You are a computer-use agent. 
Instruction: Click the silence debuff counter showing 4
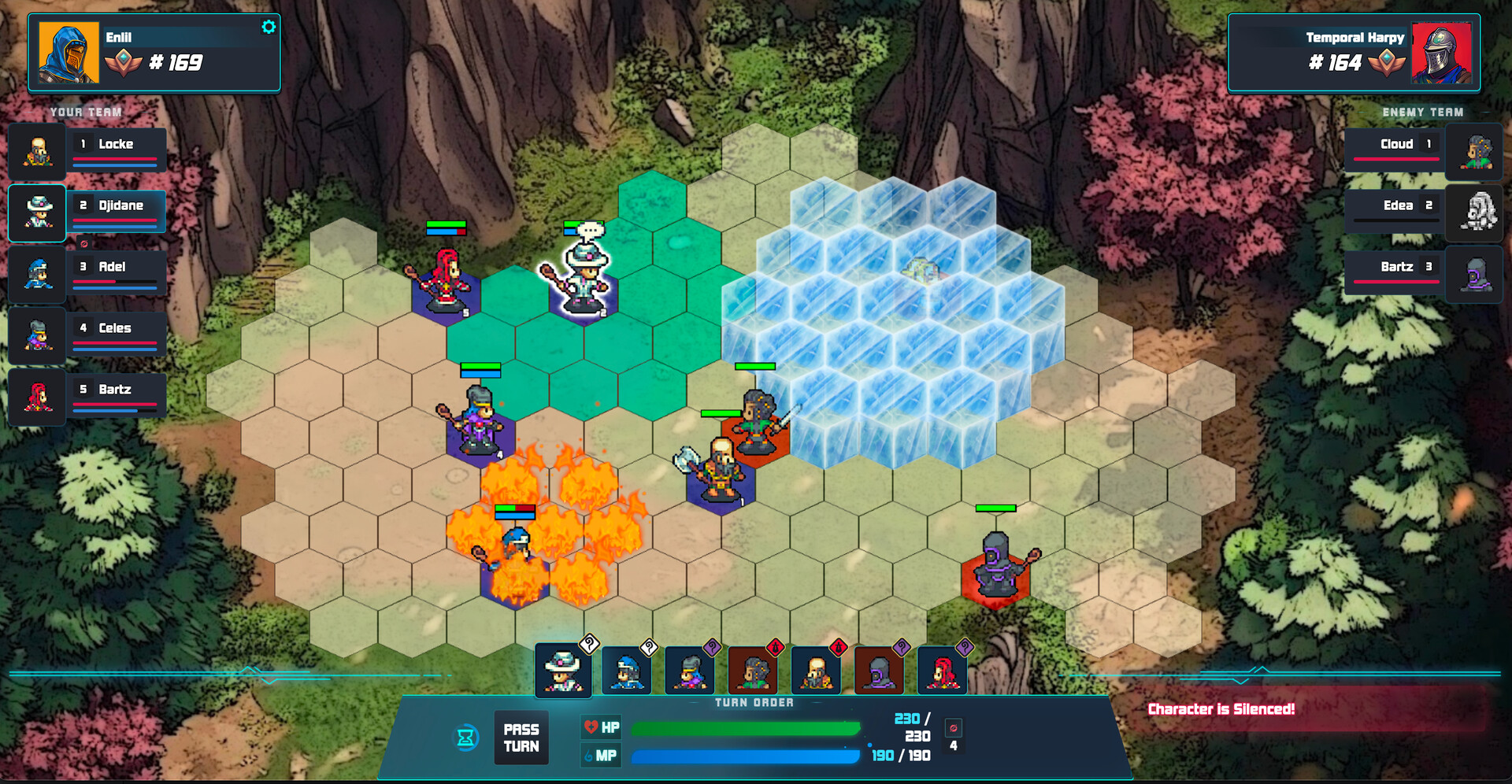point(955,737)
